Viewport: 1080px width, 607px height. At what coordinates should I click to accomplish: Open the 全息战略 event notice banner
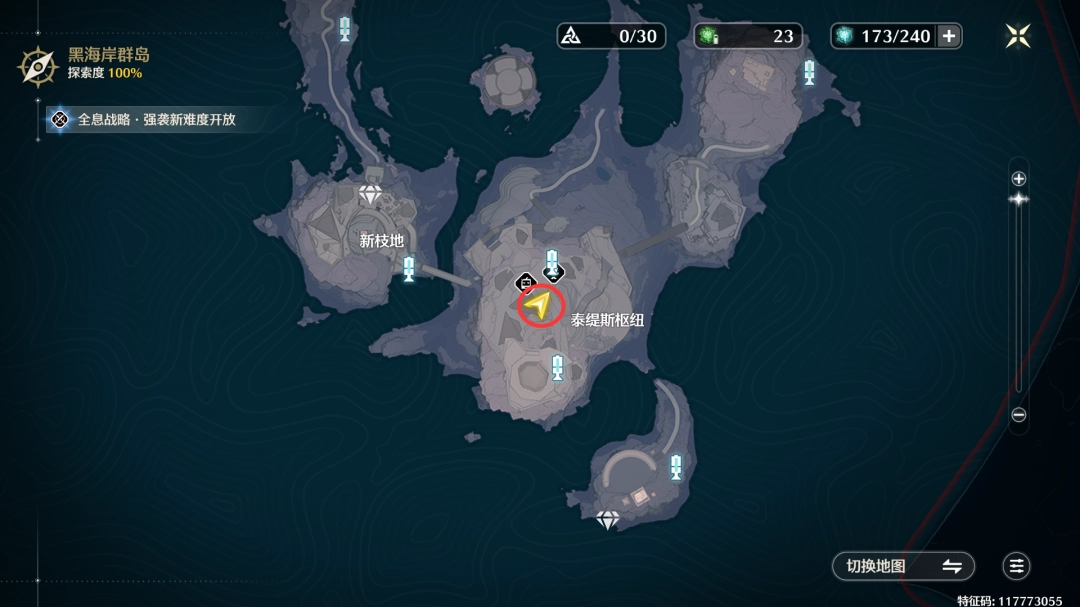(148, 120)
